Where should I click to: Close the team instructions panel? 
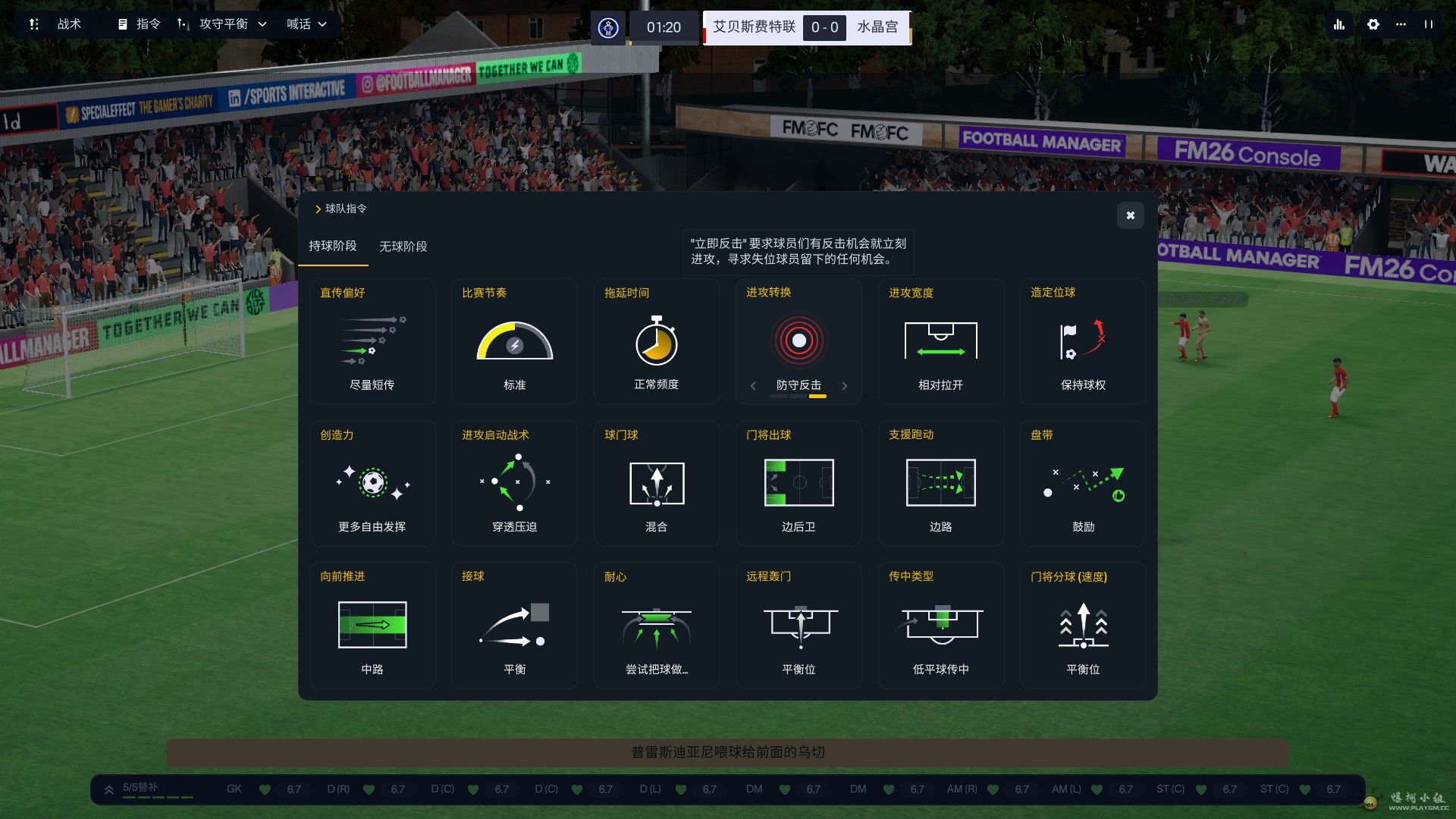click(x=1130, y=215)
